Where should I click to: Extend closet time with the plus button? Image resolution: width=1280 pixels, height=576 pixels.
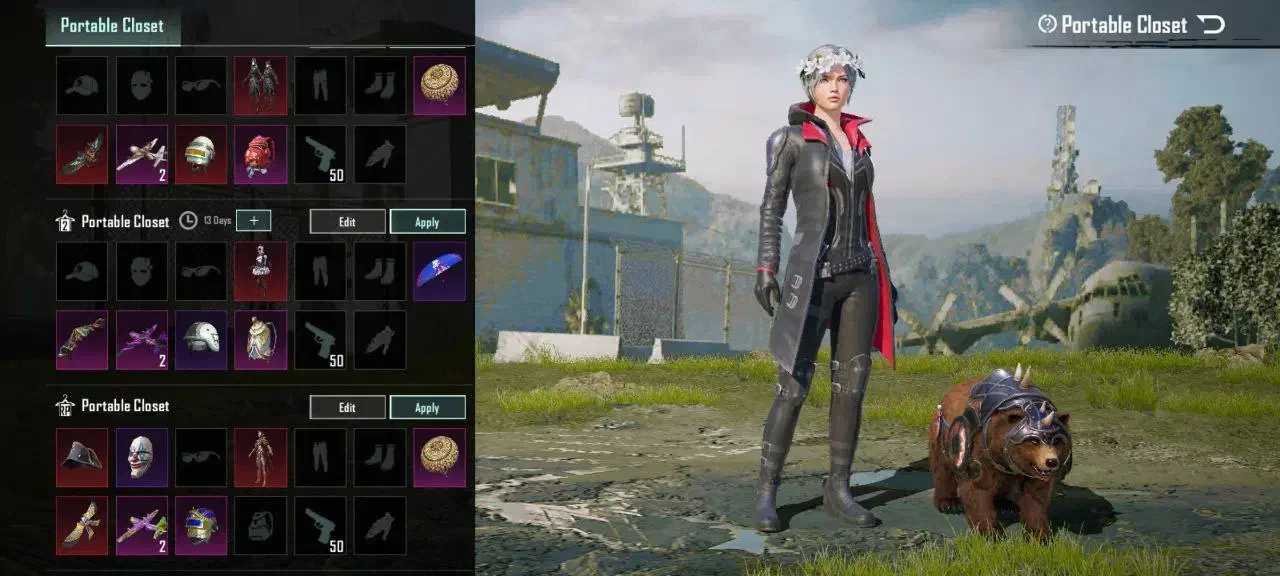(253, 221)
